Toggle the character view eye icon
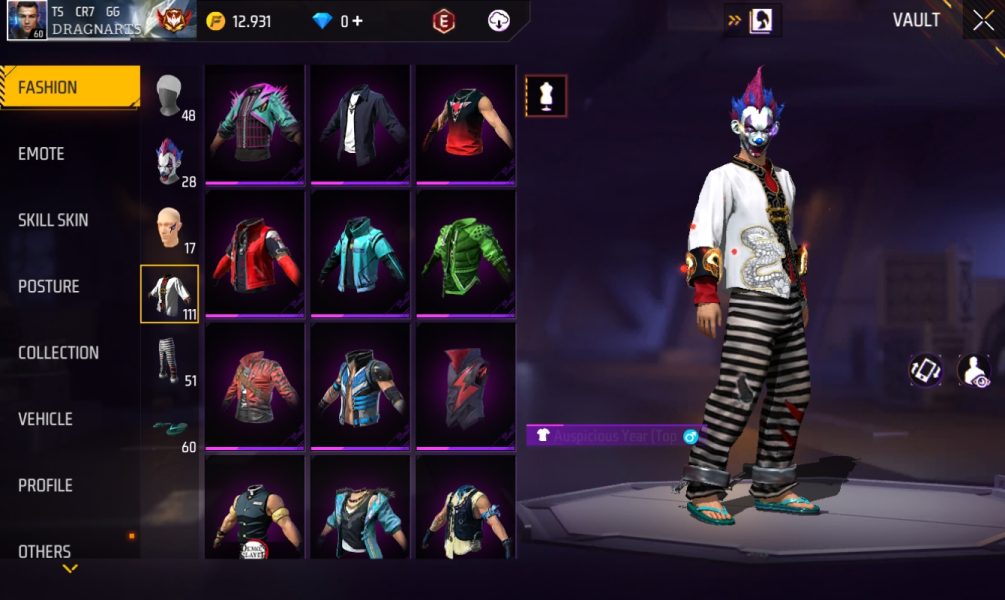1005x600 pixels. [973, 370]
